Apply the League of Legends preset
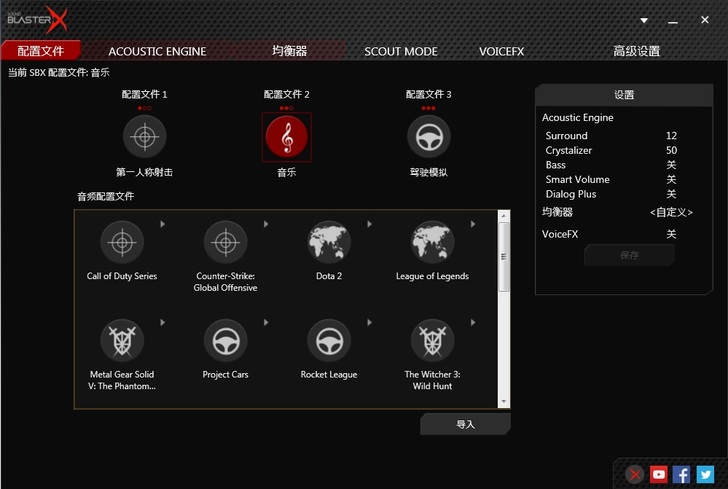 point(432,243)
